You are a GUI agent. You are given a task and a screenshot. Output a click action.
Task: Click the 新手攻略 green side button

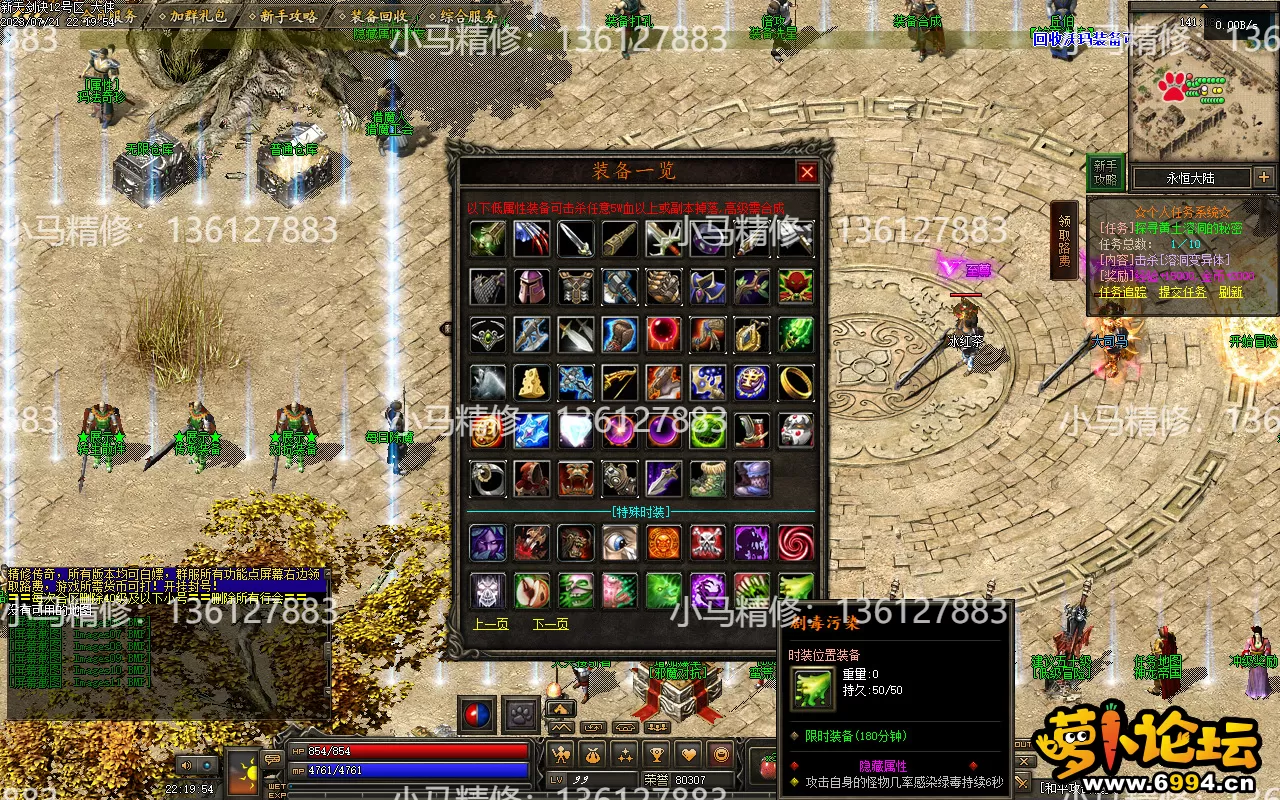(1105, 173)
